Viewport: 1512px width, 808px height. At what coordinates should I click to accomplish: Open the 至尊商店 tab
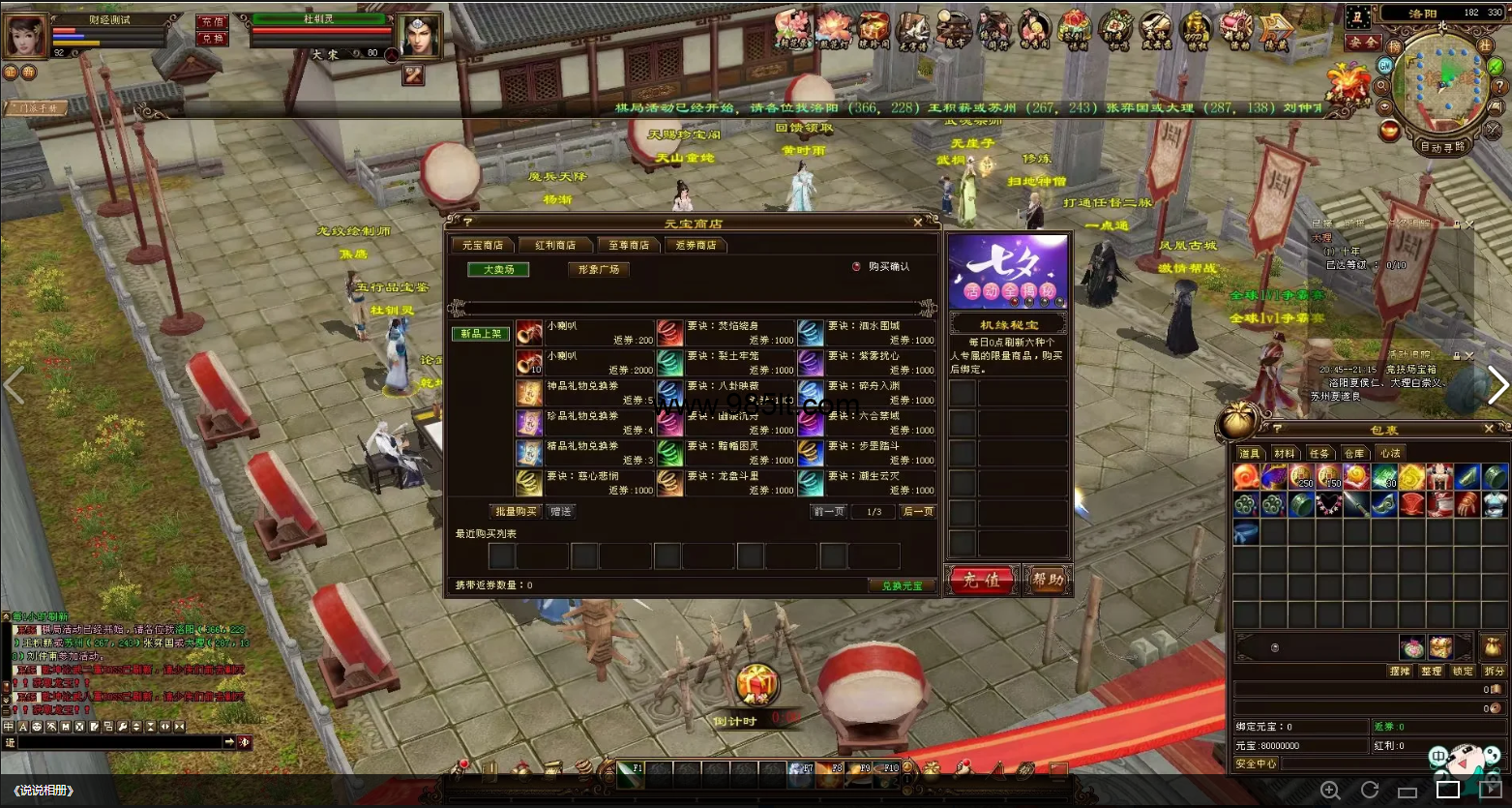pyautogui.click(x=628, y=246)
